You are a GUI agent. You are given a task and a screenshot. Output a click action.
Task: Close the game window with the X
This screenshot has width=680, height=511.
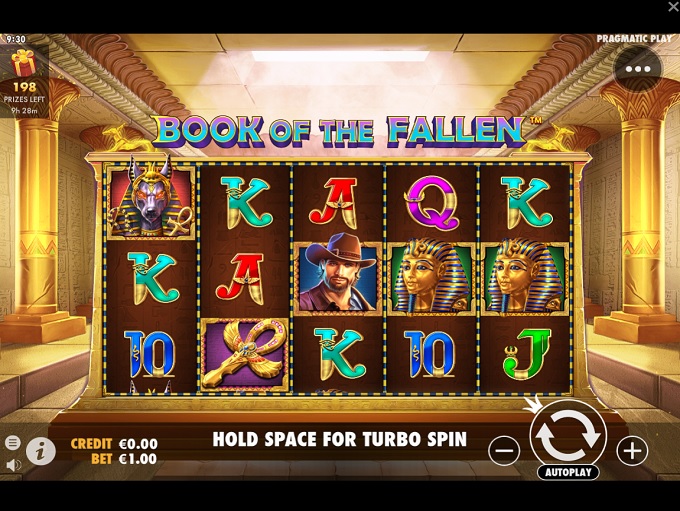pyautogui.click(x=673, y=8)
